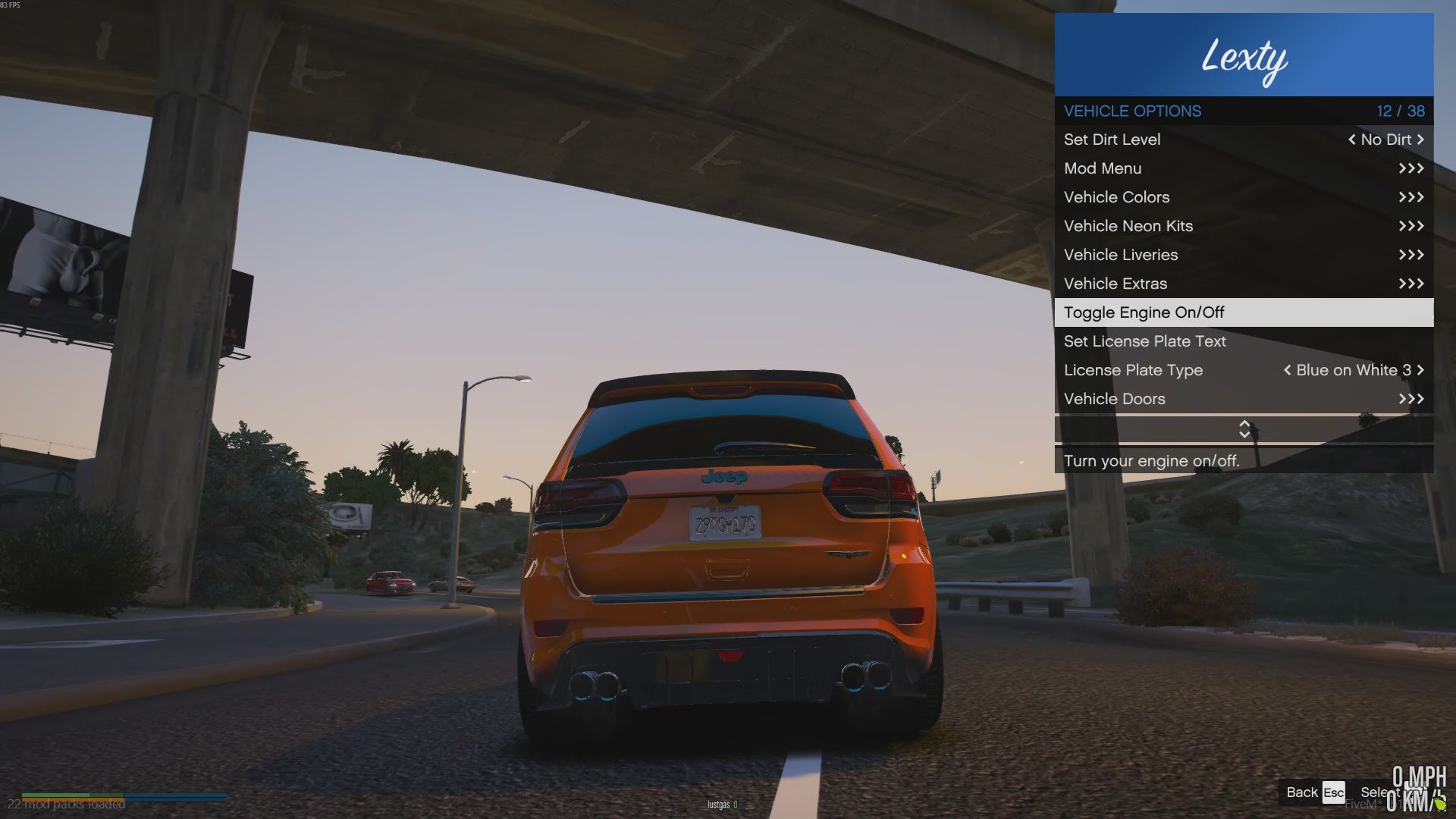The height and width of the screenshot is (819, 1456).
Task: Click right arrow of License Plate Type
Action: click(x=1420, y=370)
